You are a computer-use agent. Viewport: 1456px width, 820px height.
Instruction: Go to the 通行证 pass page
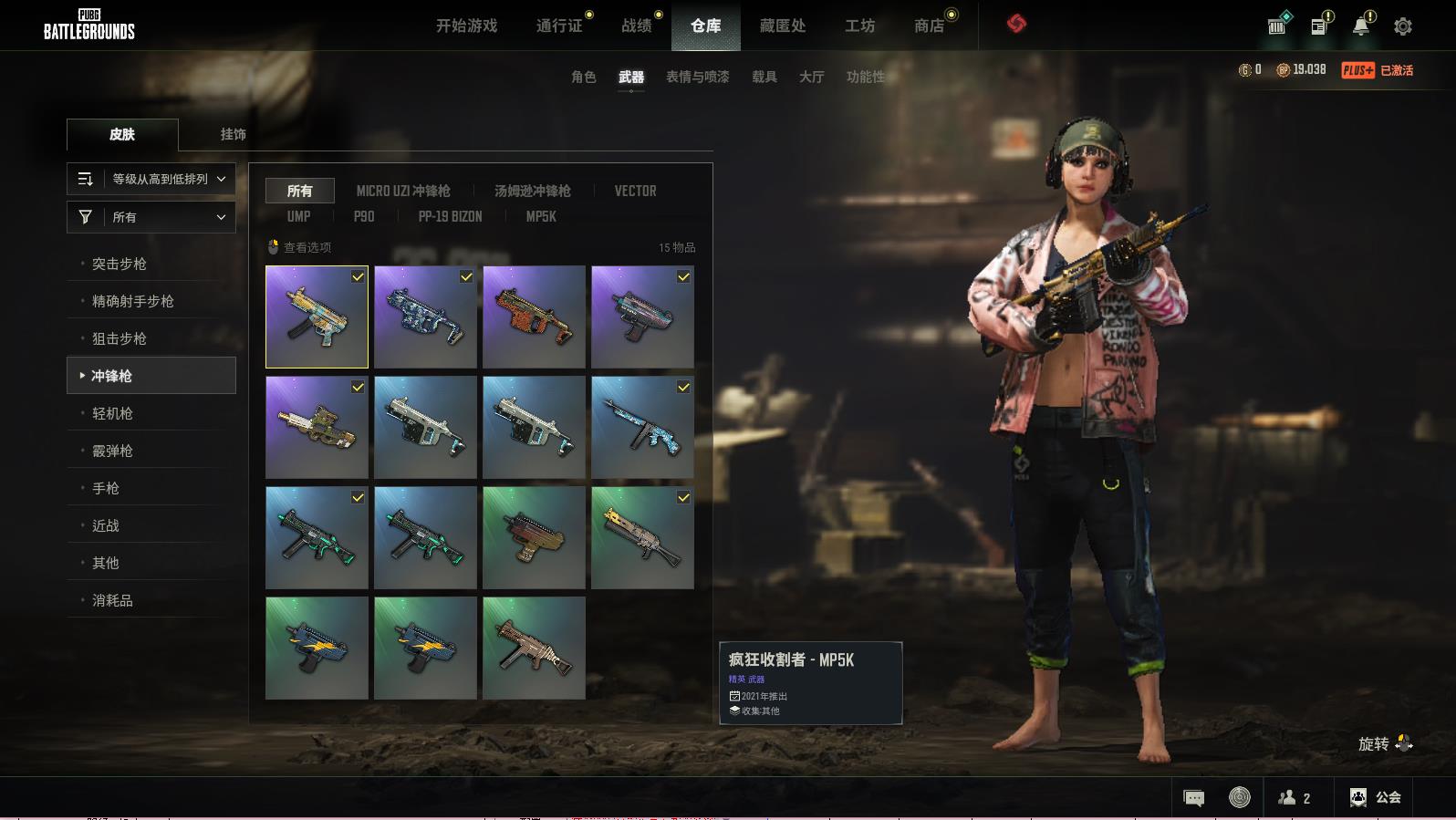click(559, 26)
